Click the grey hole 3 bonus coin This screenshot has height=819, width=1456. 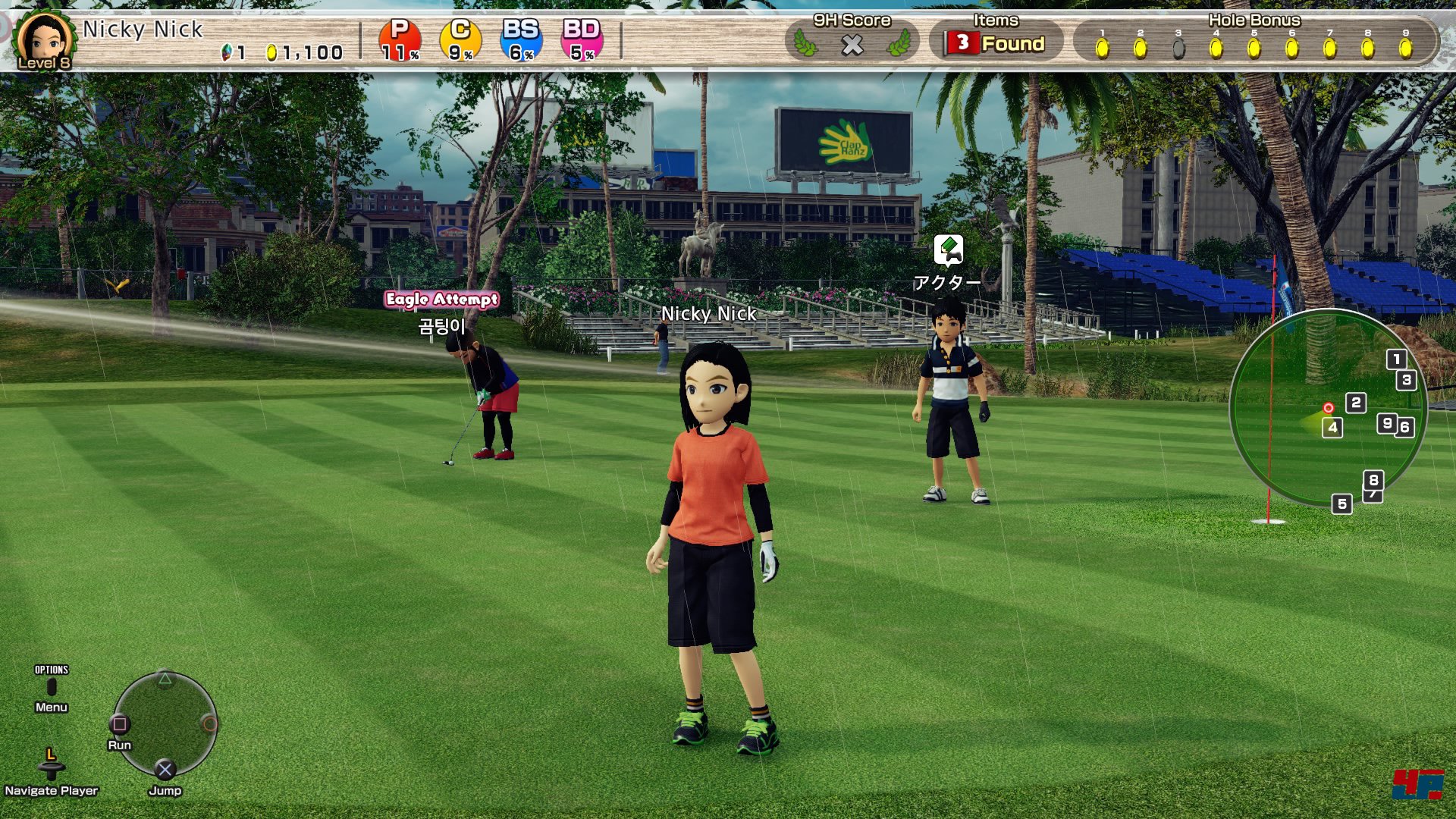(x=1178, y=49)
